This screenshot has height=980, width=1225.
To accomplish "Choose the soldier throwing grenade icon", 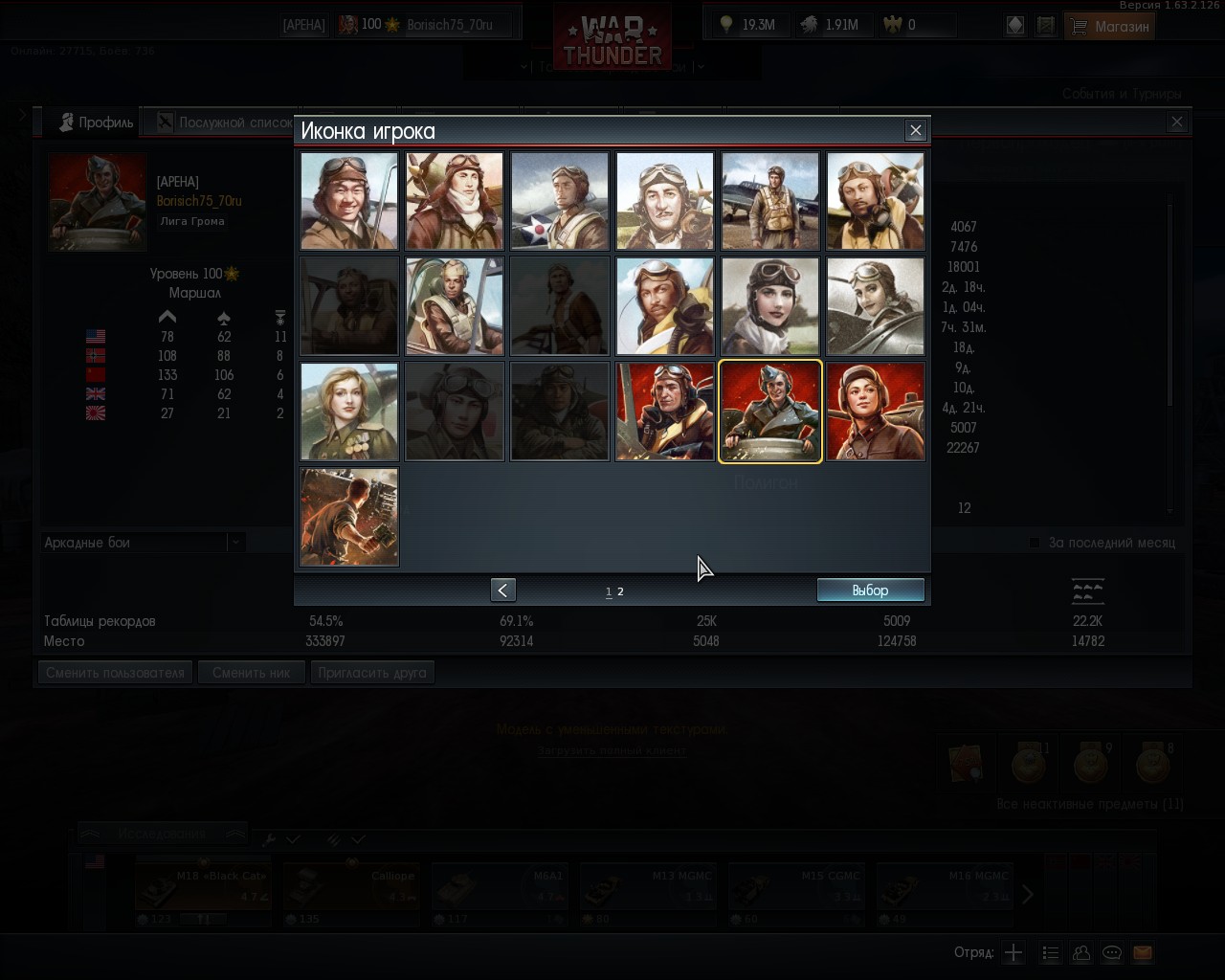I will click(x=349, y=517).
